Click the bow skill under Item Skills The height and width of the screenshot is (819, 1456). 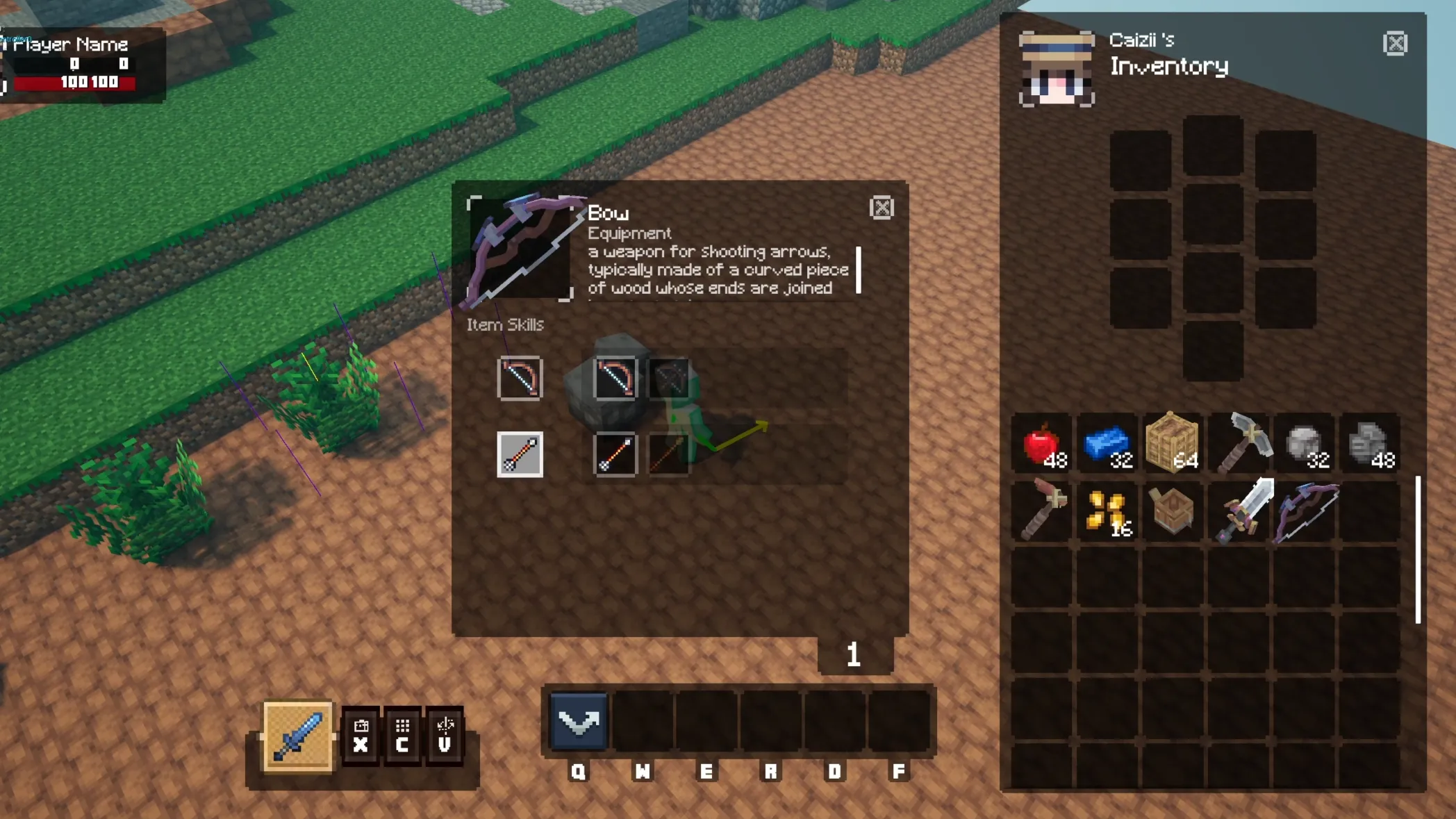coord(519,379)
